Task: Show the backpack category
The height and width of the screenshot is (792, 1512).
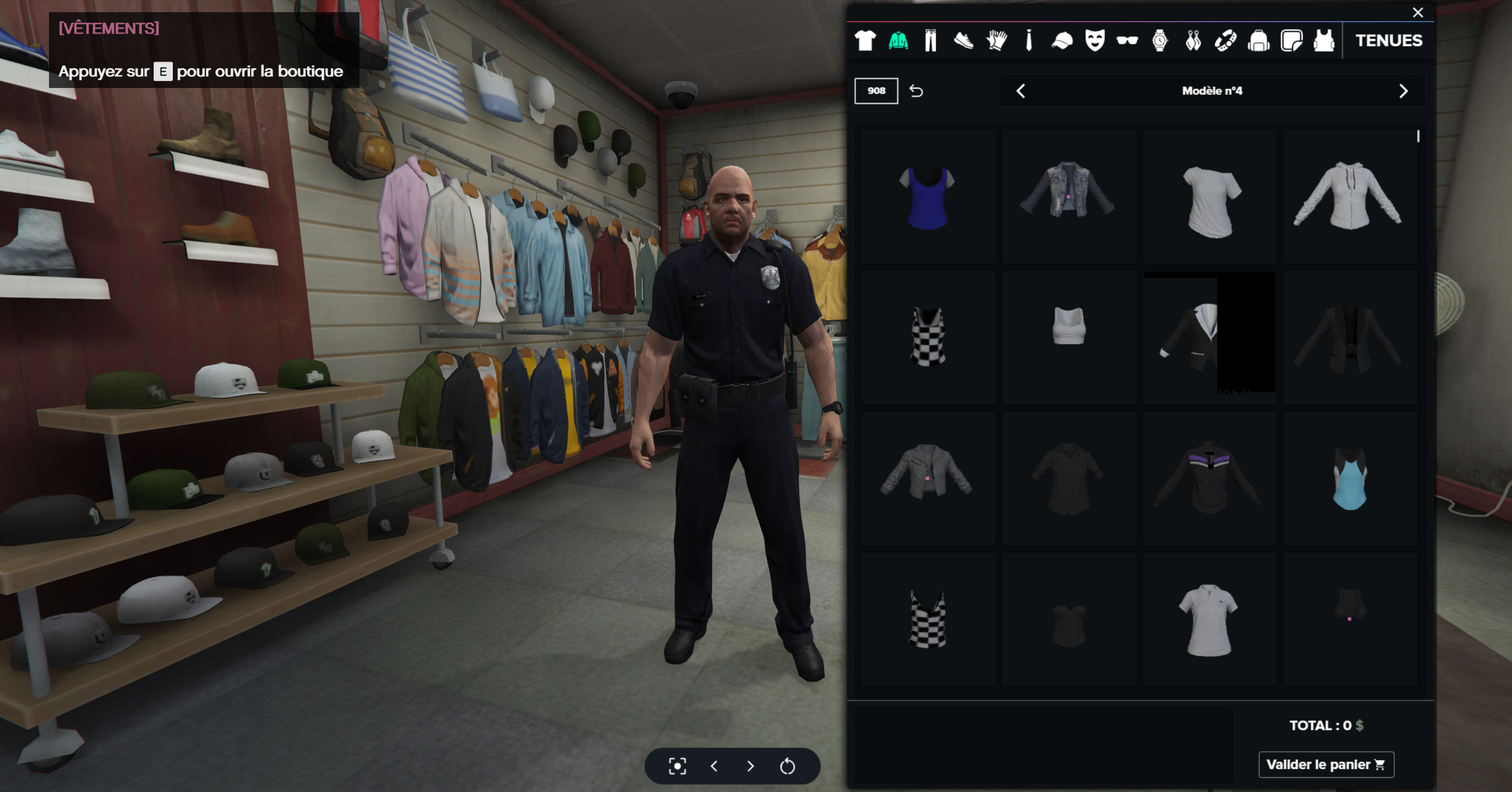Action: coord(1258,41)
